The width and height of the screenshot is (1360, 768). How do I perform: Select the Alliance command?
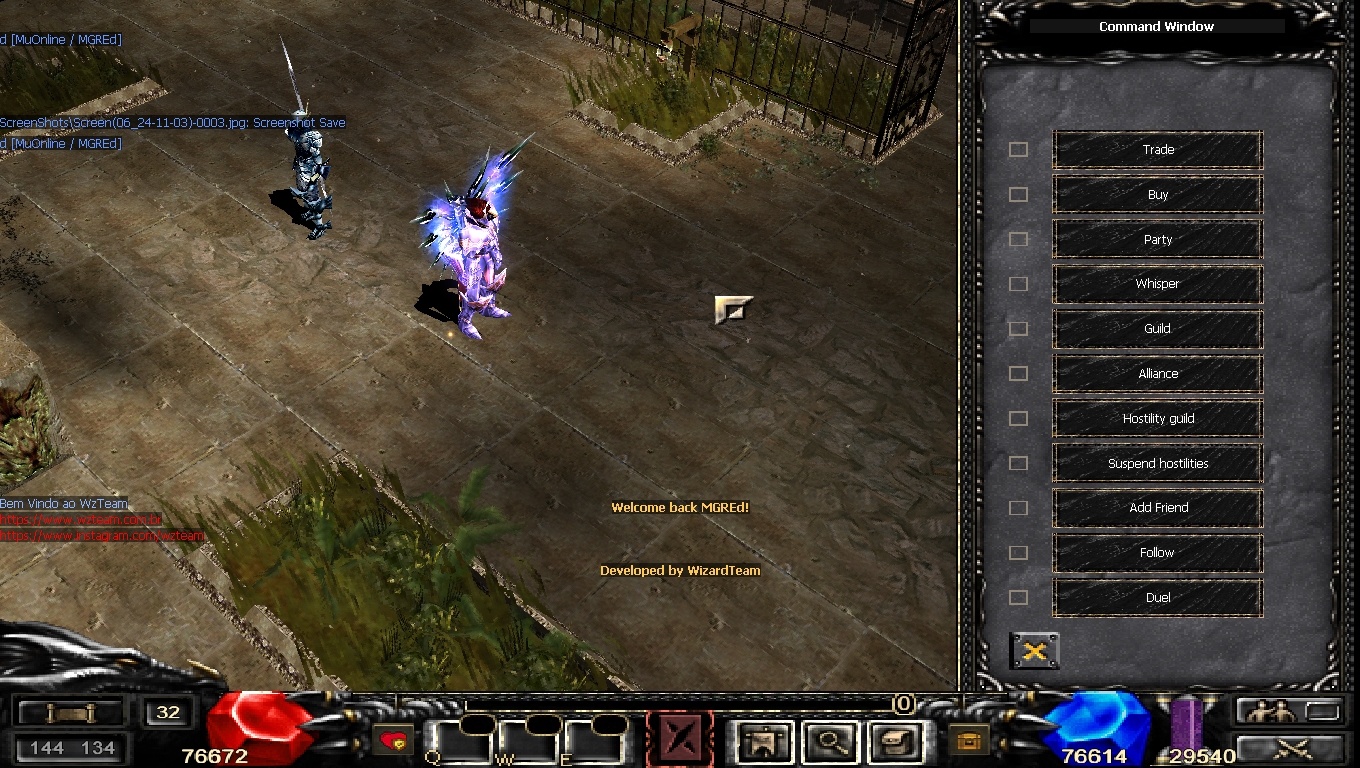tap(1158, 374)
